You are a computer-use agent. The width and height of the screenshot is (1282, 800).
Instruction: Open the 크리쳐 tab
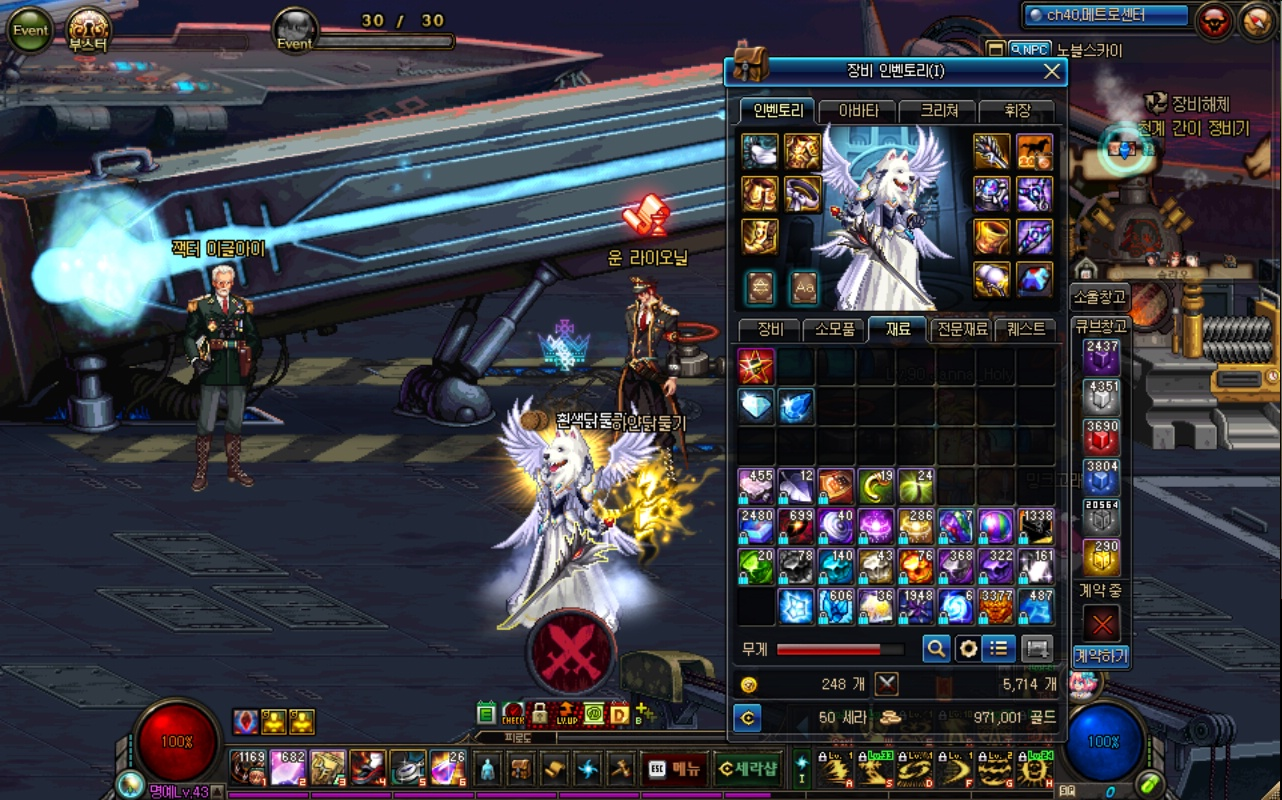click(x=938, y=110)
